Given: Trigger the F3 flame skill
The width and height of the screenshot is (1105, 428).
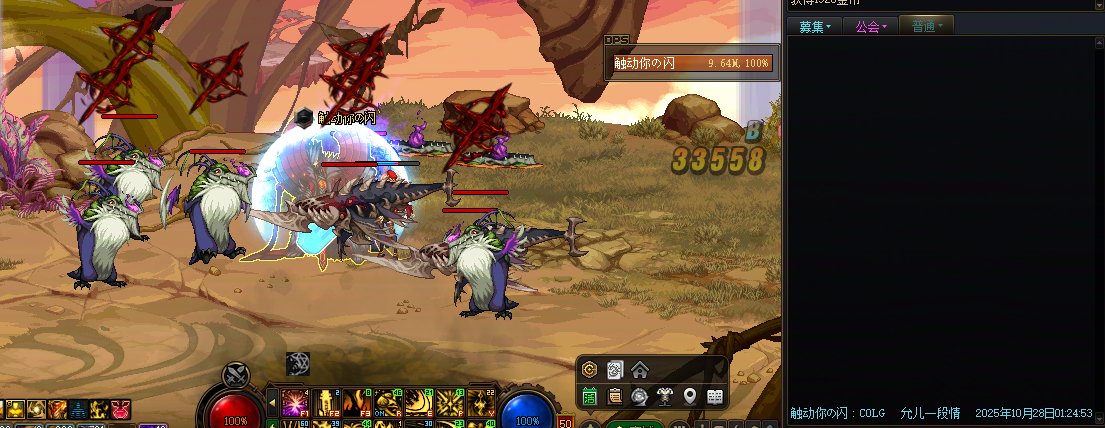Looking at the screenshot, I should (x=357, y=402).
